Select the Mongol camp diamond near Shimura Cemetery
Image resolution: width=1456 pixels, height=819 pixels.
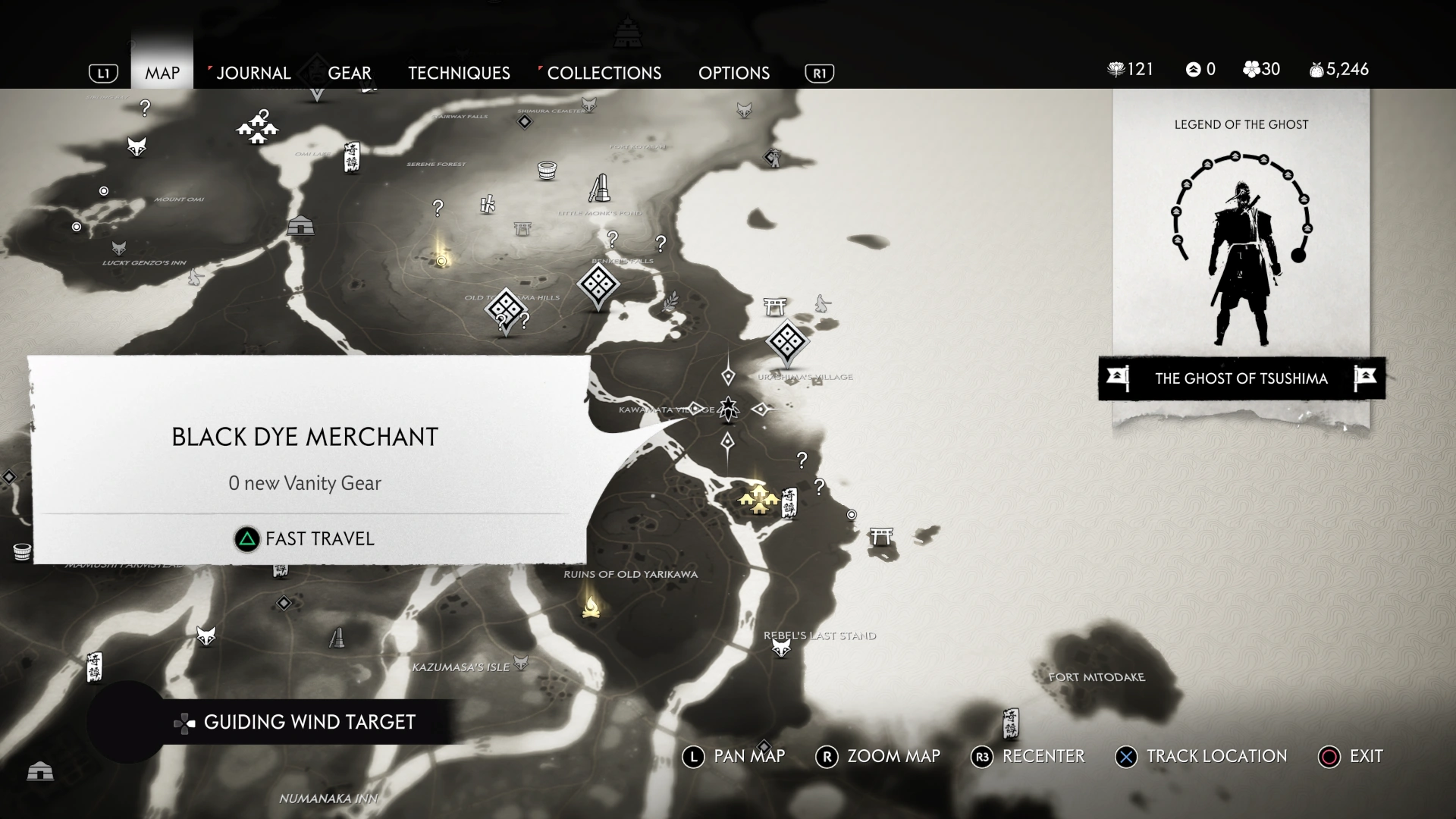coord(524,122)
